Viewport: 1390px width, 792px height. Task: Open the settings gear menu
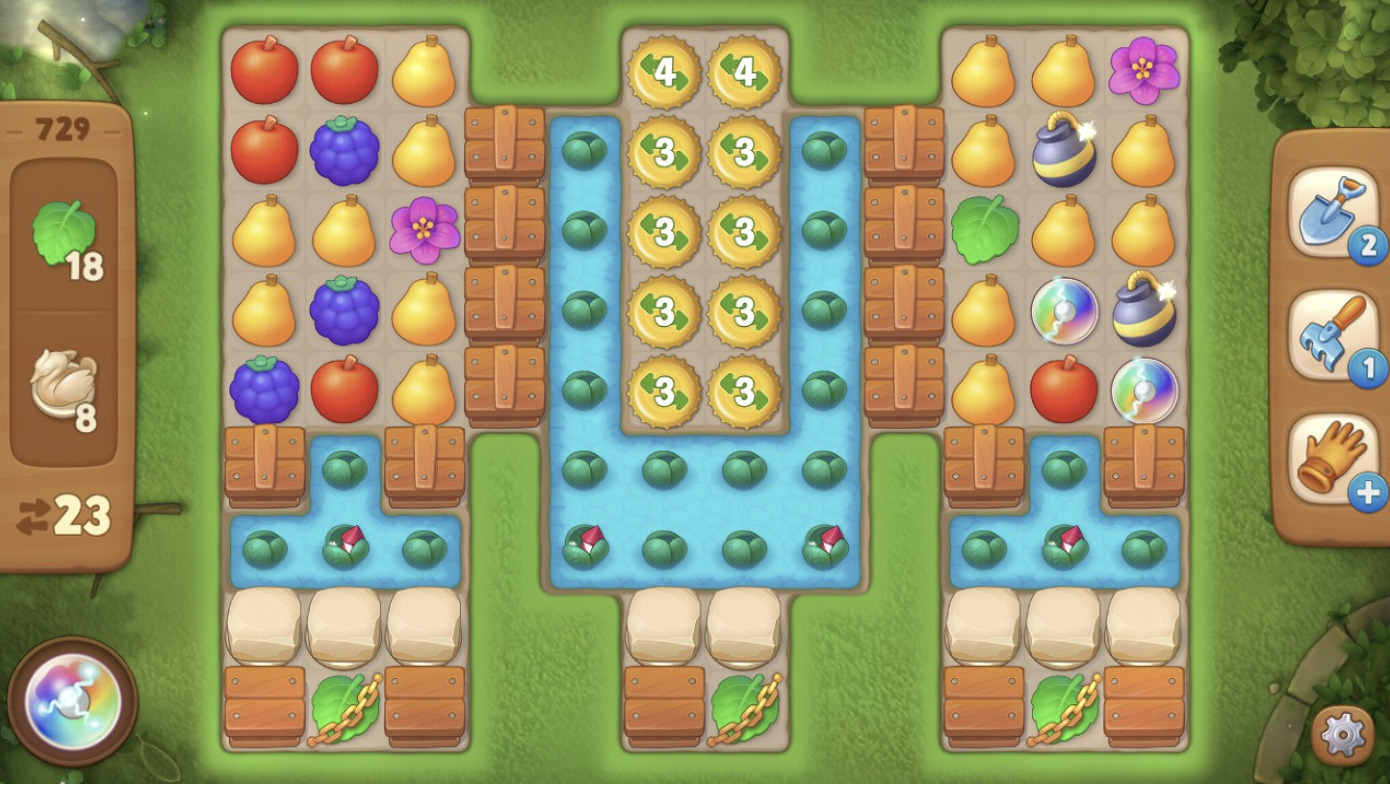click(x=1342, y=736)
